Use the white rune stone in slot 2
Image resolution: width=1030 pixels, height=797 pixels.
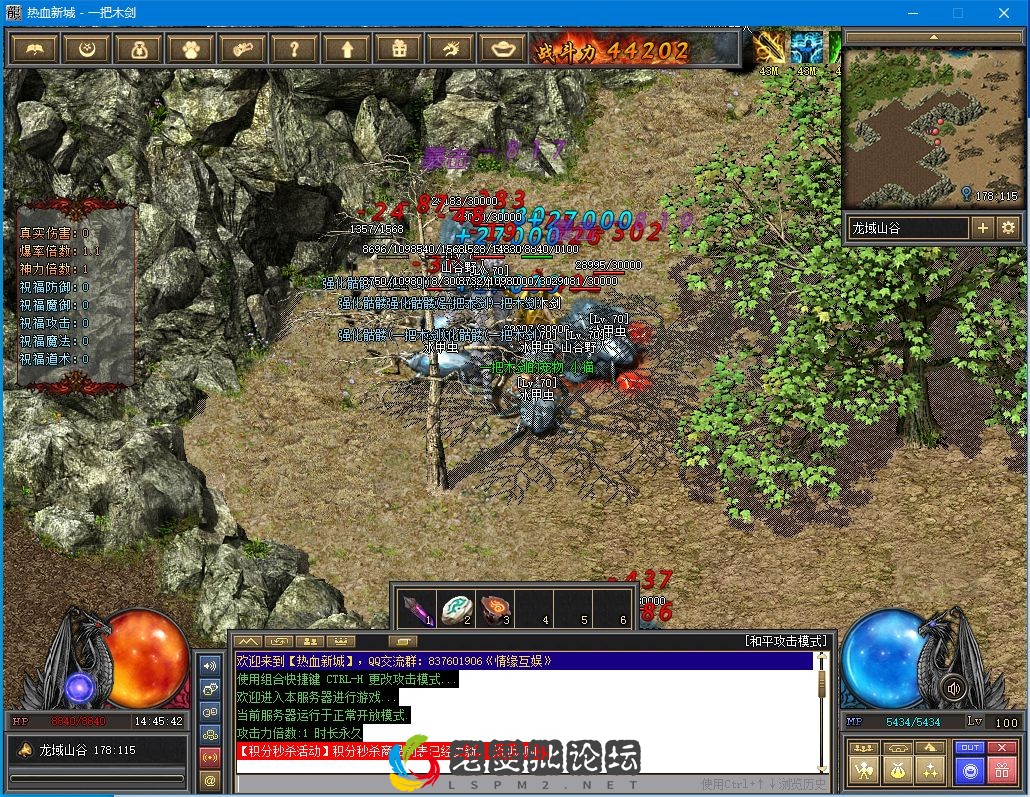pyautogui.click(x=455, y=608)
